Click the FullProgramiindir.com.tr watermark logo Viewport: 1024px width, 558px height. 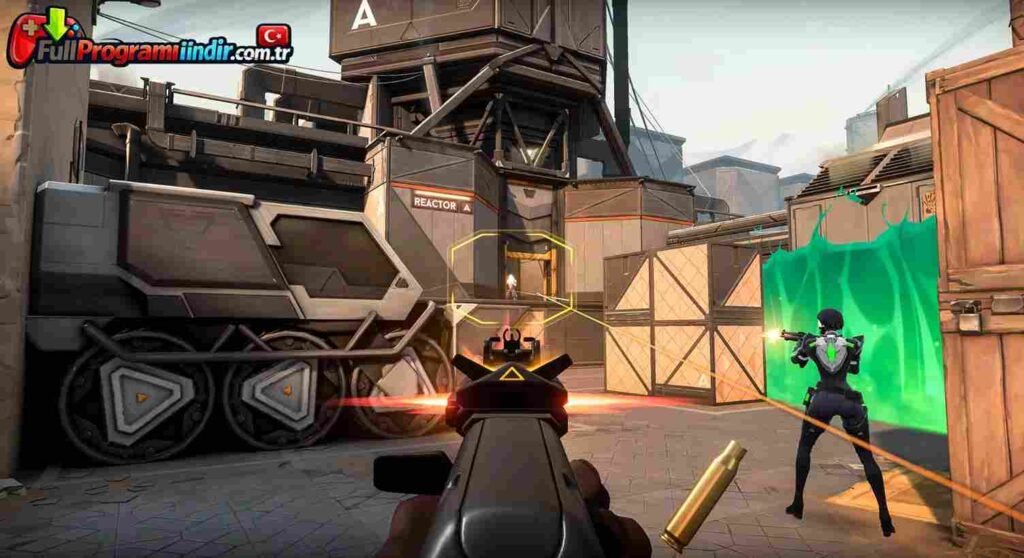point(150,41)
